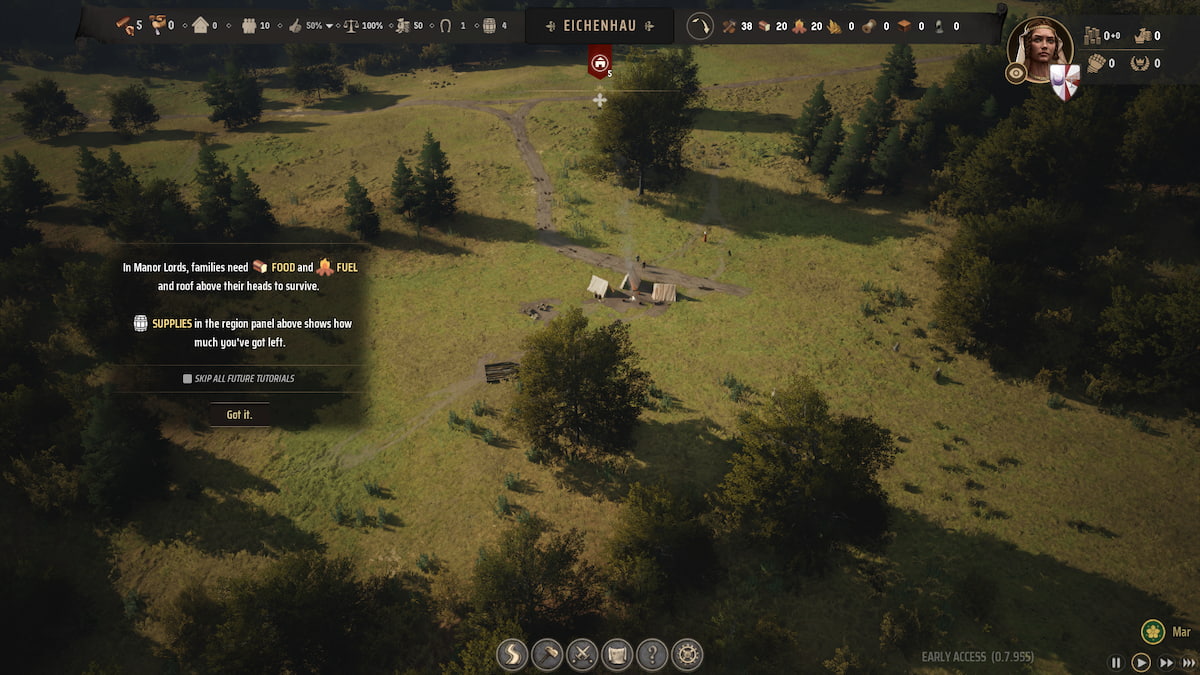Select the red homeless camp marker

(599, 62)
